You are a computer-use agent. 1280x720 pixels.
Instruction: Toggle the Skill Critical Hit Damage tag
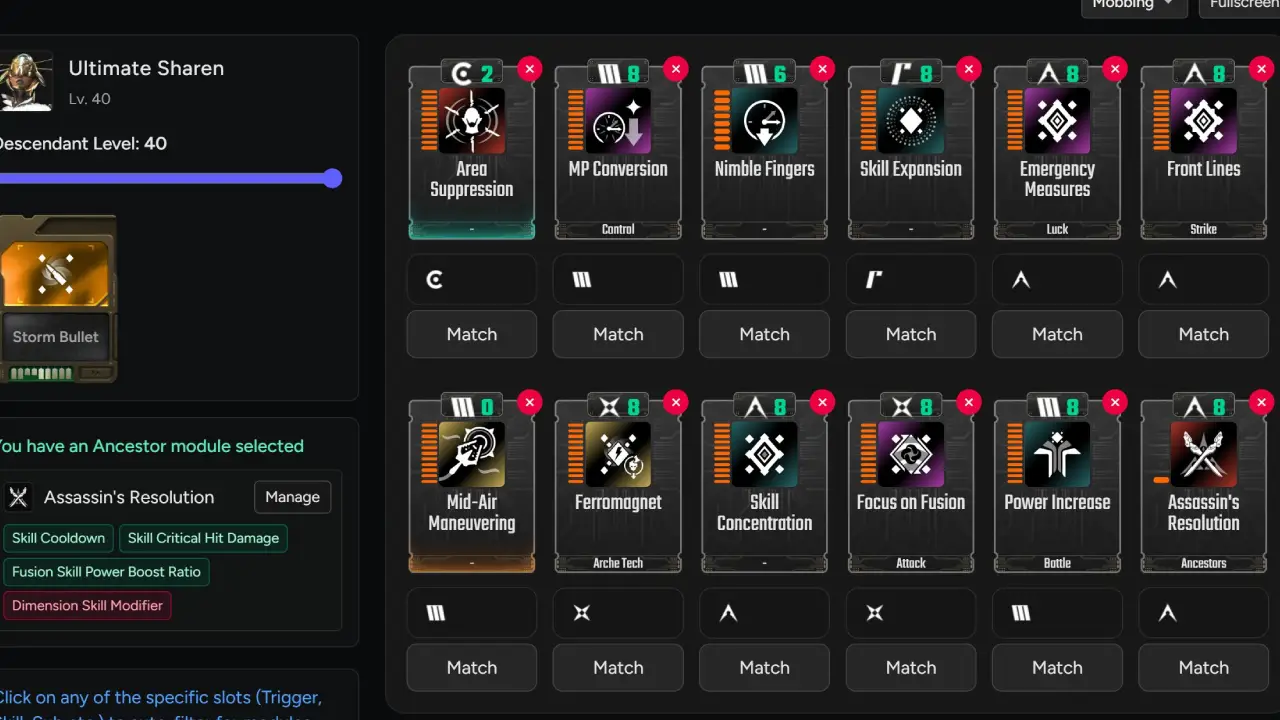[203, 538]
